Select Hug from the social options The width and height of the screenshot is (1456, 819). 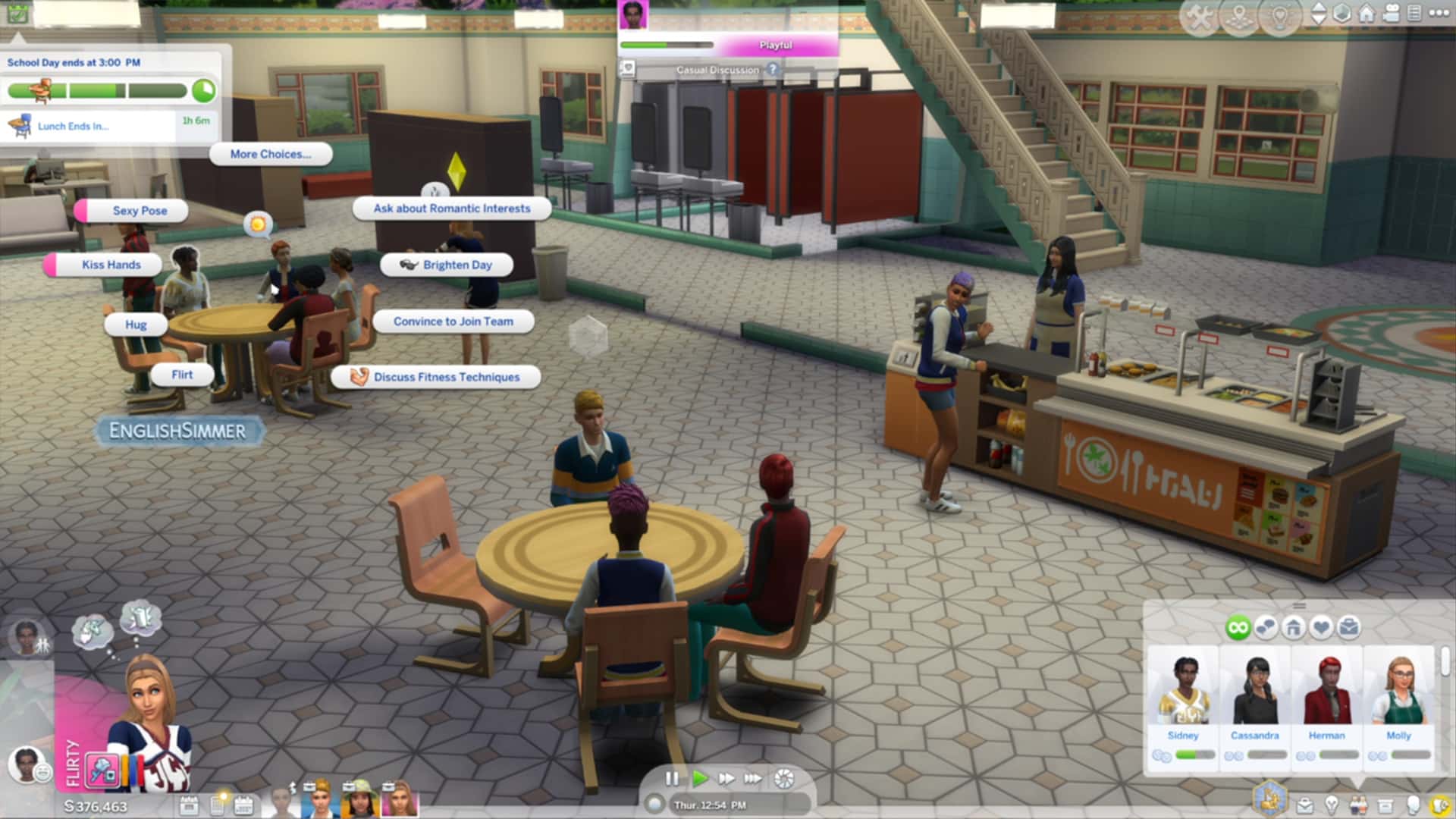pos(135,324)
